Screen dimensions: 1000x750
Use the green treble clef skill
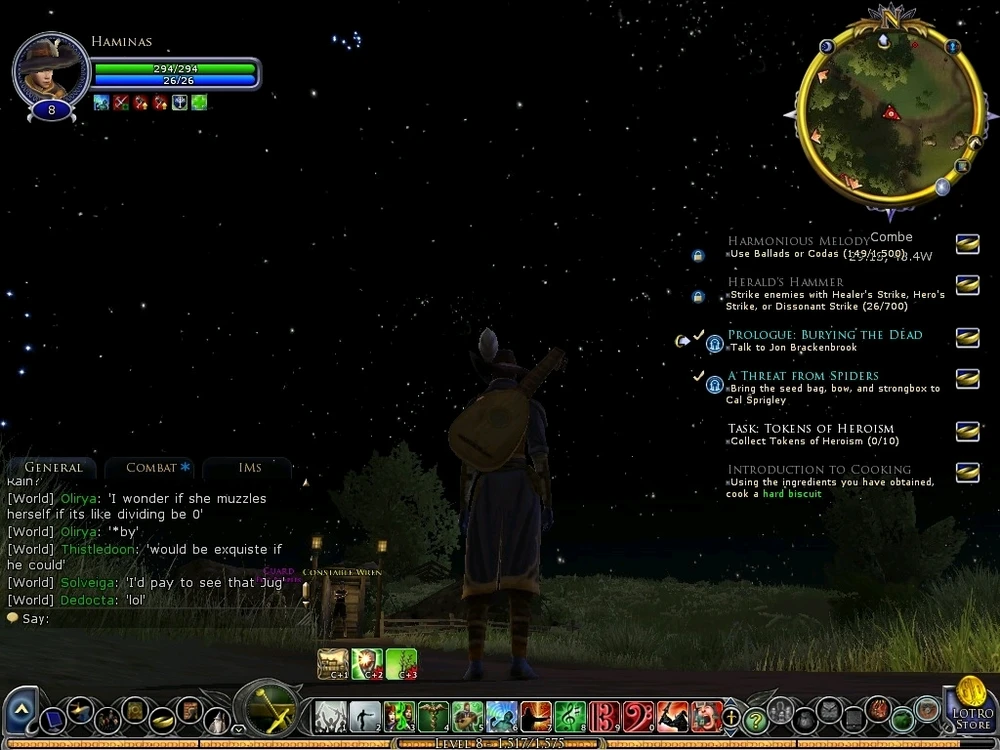point(570,716)
